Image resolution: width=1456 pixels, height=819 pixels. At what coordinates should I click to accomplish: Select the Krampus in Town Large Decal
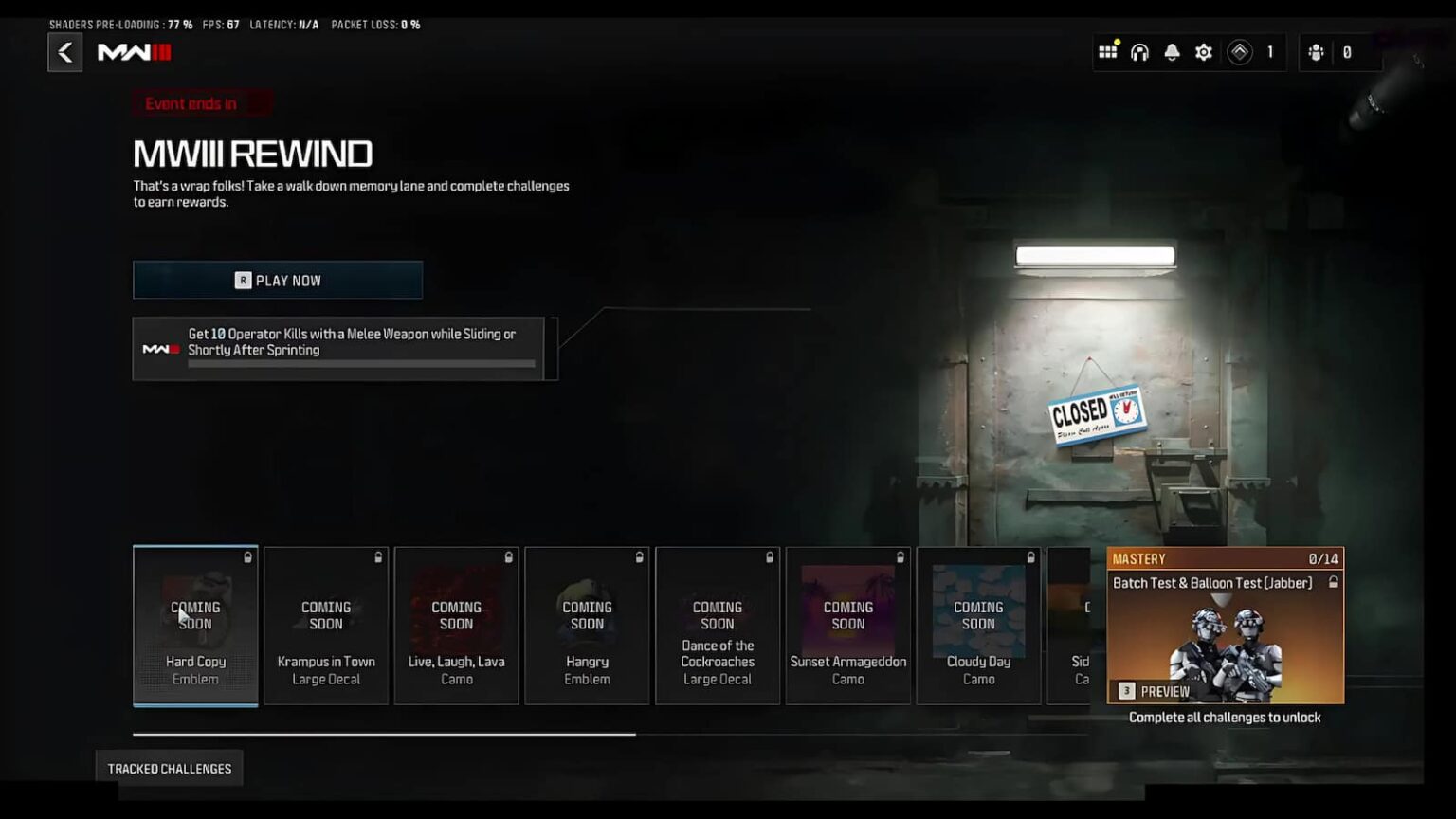tap(326, 626)
